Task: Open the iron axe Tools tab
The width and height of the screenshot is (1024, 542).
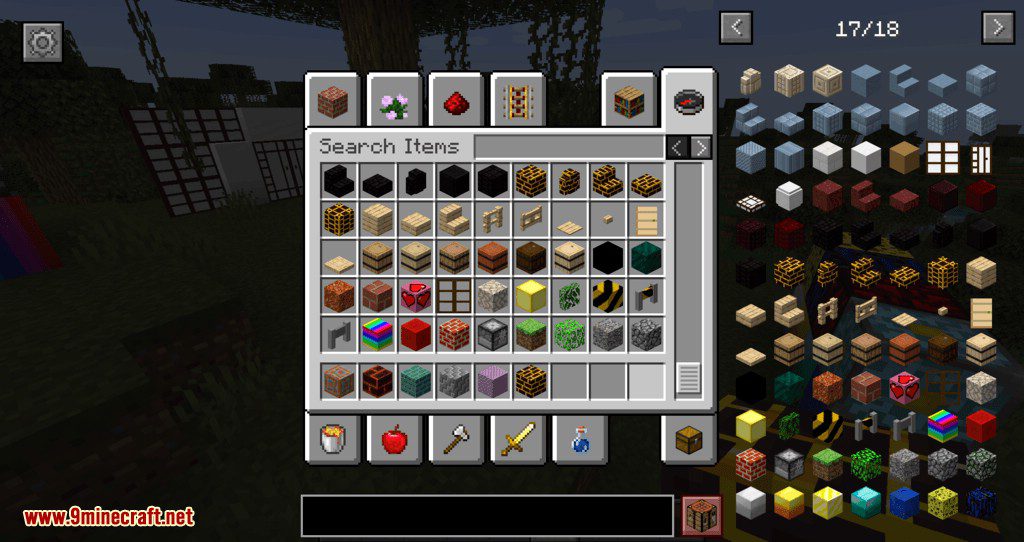Action: (x=455, y=438)
